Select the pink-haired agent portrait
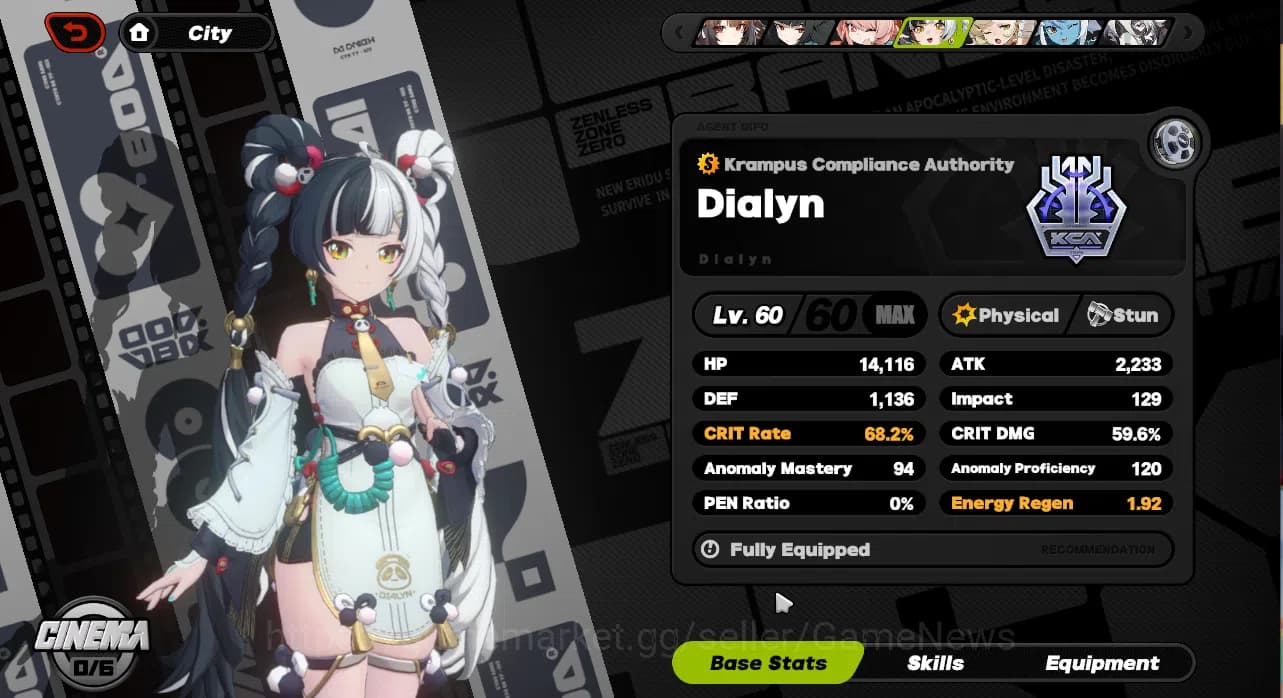 point(865,33)
